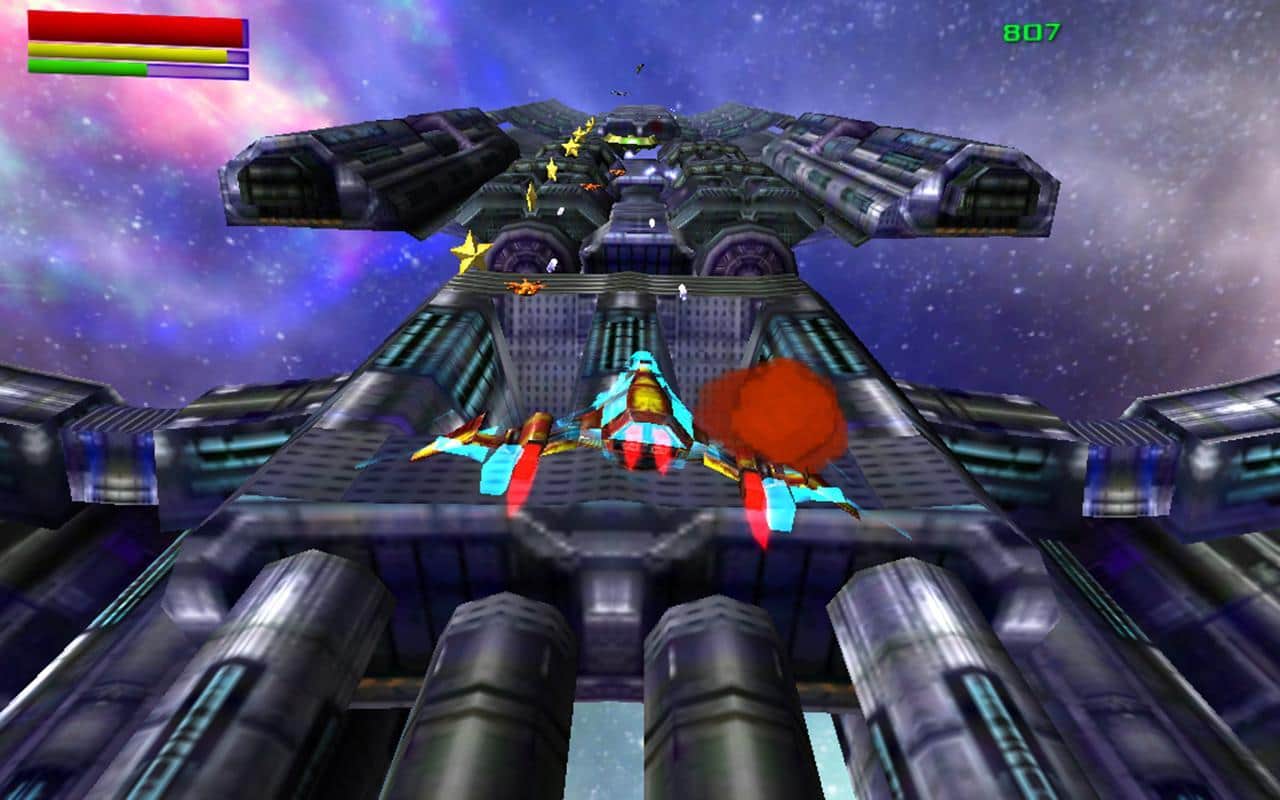The image size is (1280, 800).
Task: Select the orange power-up on the station walkway
Action: (x=525, y=288)
